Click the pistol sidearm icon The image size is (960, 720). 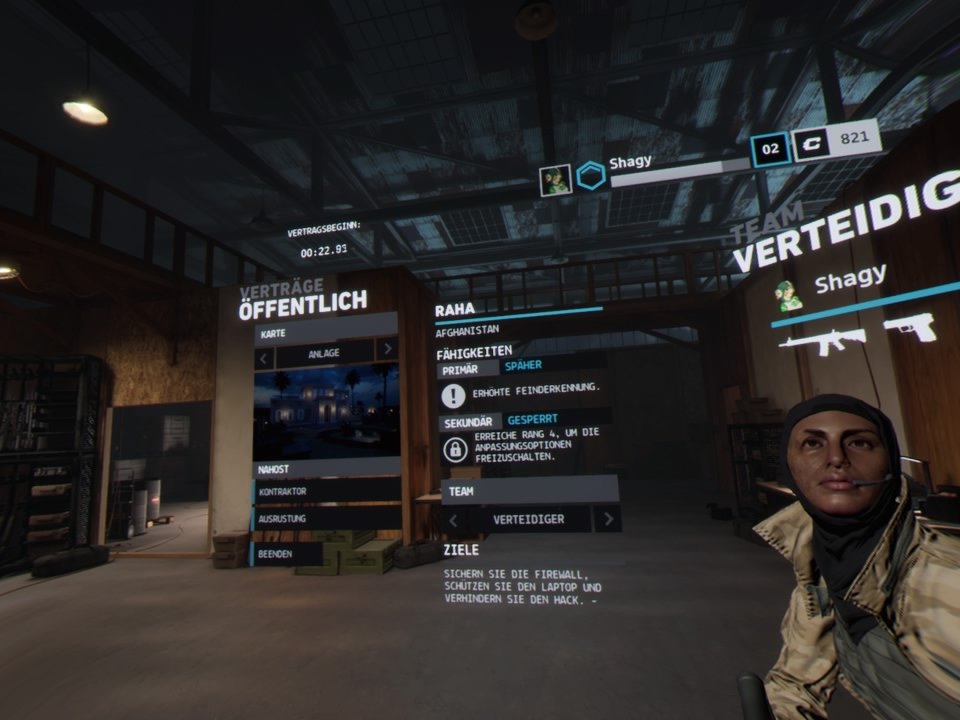(909, 328)
